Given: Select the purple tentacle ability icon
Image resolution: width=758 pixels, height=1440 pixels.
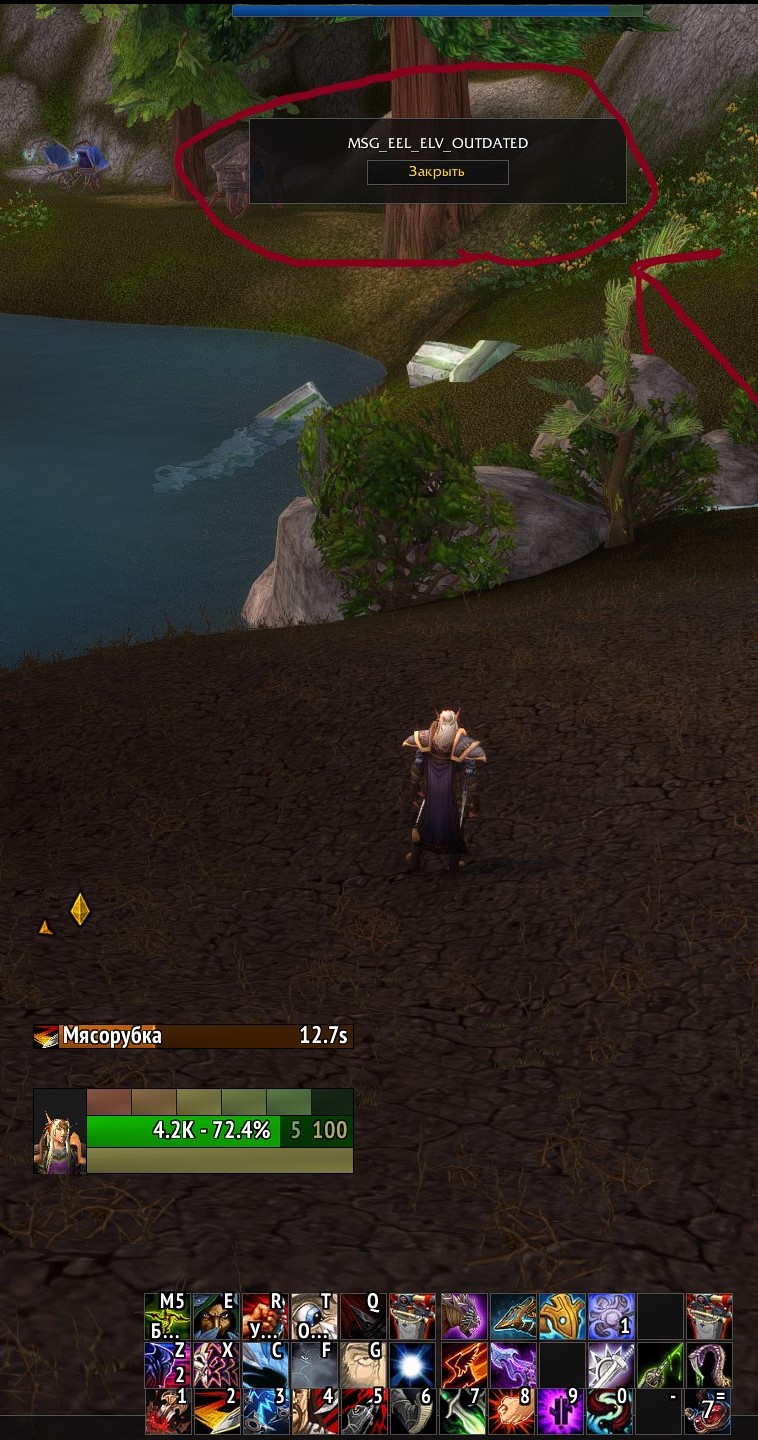Looking at the screenshot, I should pos(710,1364).
